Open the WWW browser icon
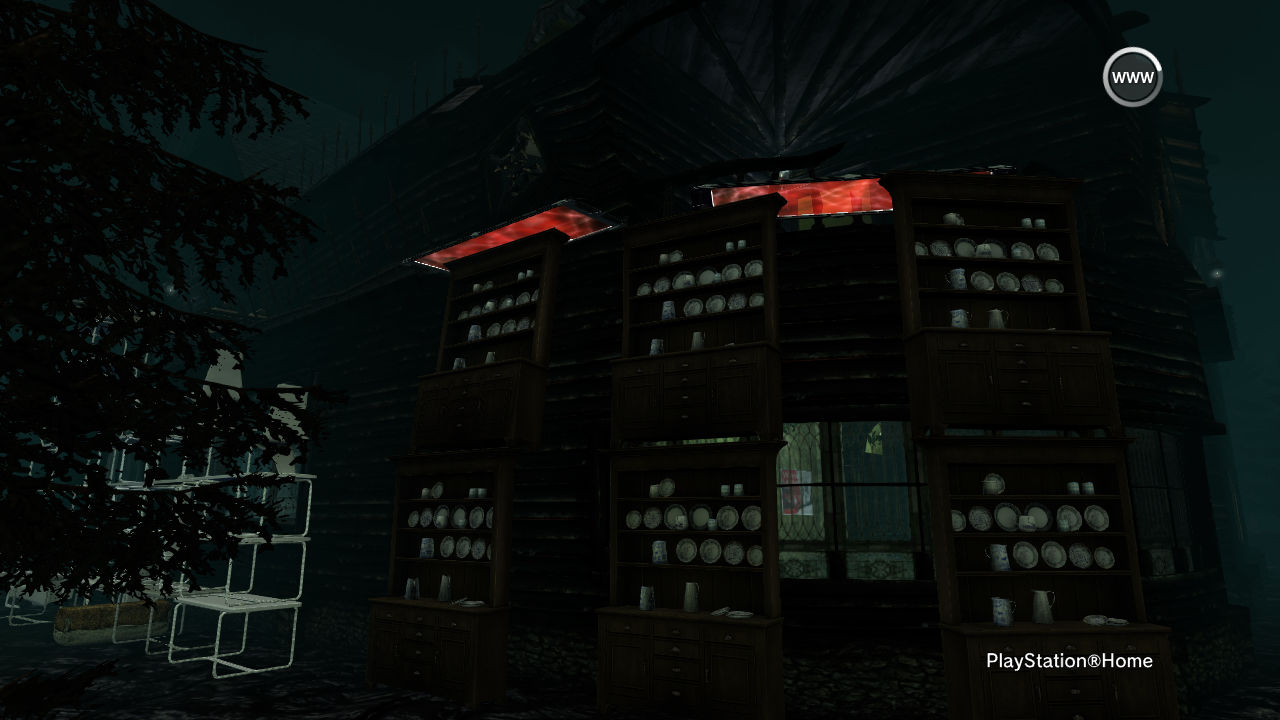Viewport: 1280px width, 720px height. tap(1132, 77)
